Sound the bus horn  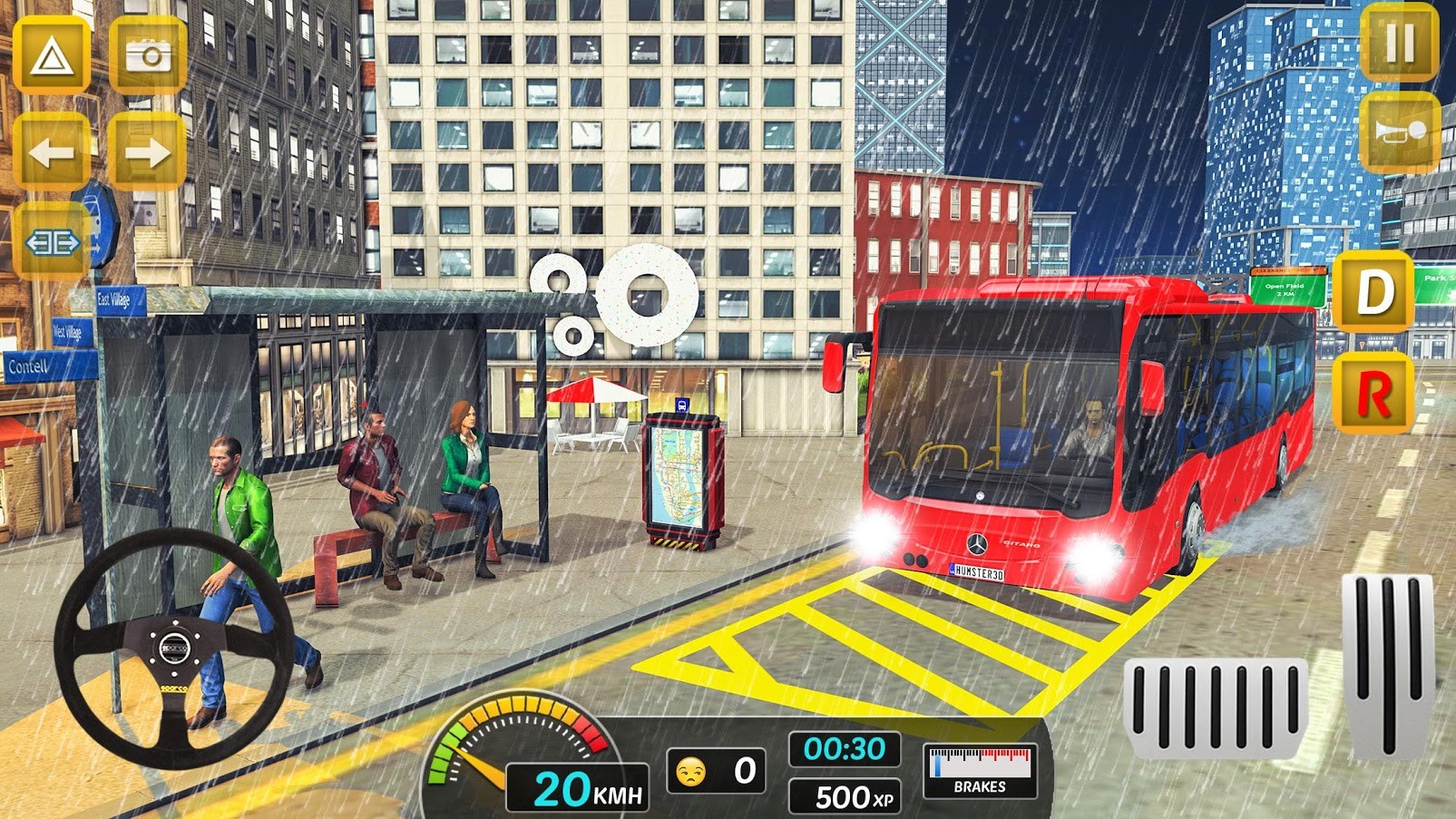pyautogui.click(x=1399, y=132)
